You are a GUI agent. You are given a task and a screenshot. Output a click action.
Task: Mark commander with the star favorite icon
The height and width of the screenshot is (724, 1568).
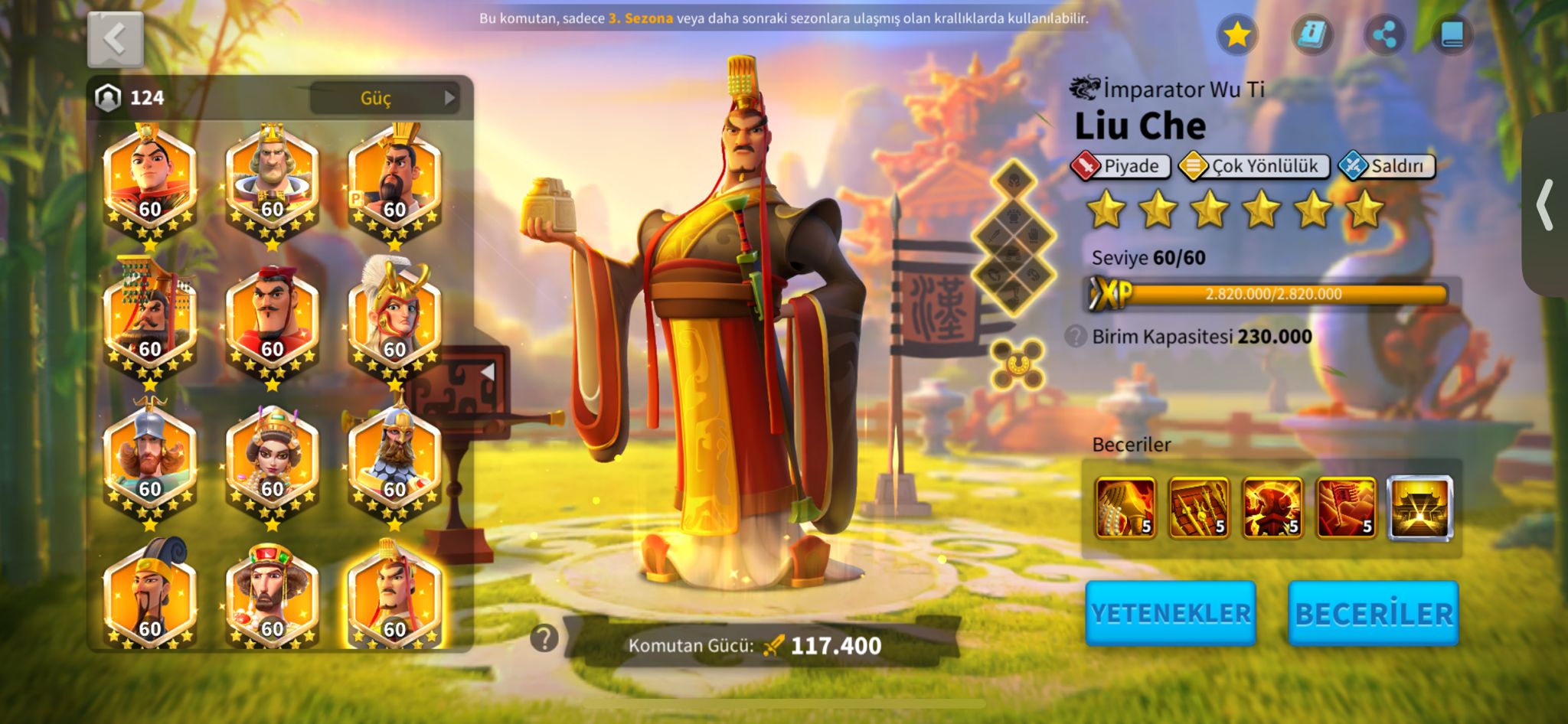pyautogui.click(x=1236, y=34)
